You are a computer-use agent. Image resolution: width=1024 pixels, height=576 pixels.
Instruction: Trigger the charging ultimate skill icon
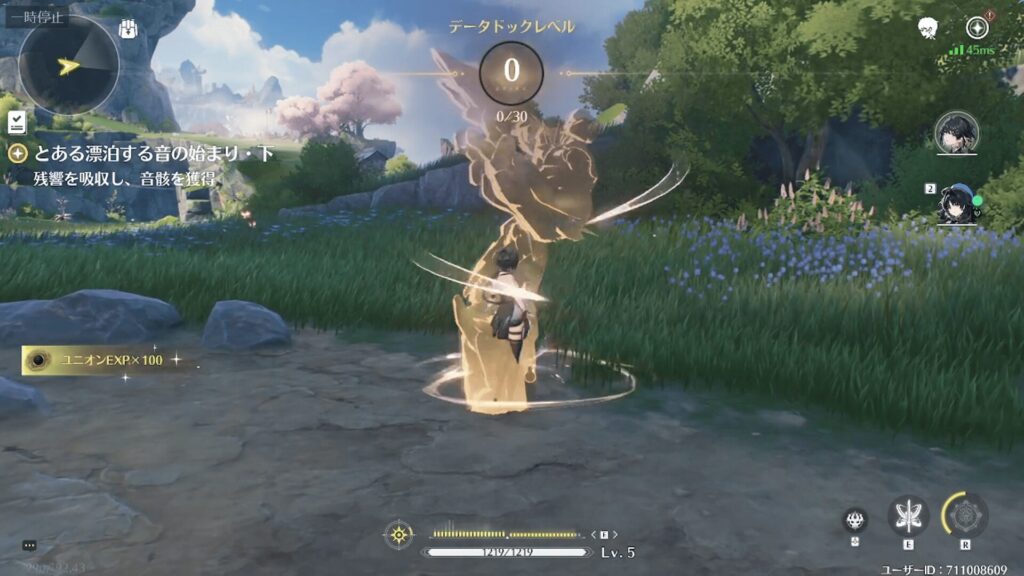pos(965,515)
